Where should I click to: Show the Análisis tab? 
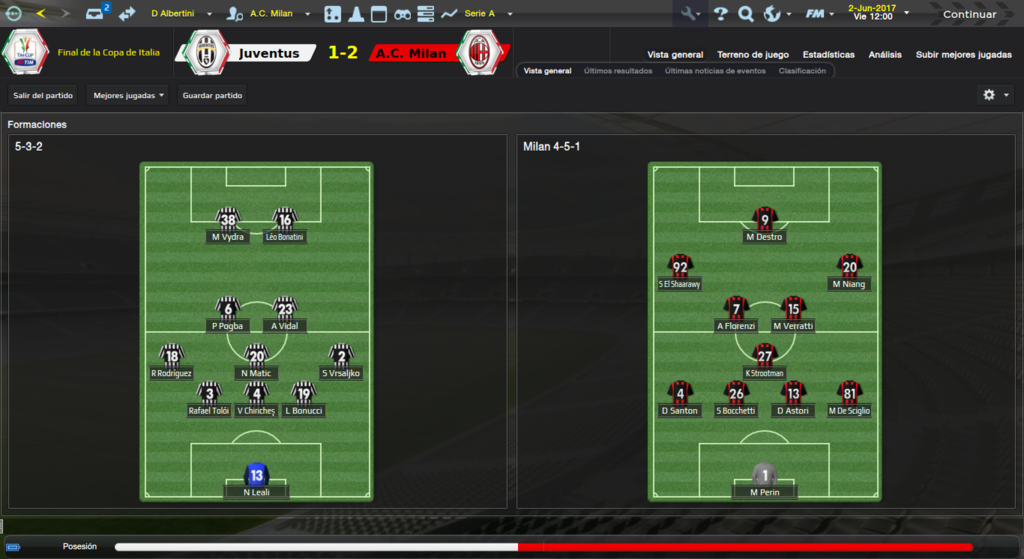(885, 55)
